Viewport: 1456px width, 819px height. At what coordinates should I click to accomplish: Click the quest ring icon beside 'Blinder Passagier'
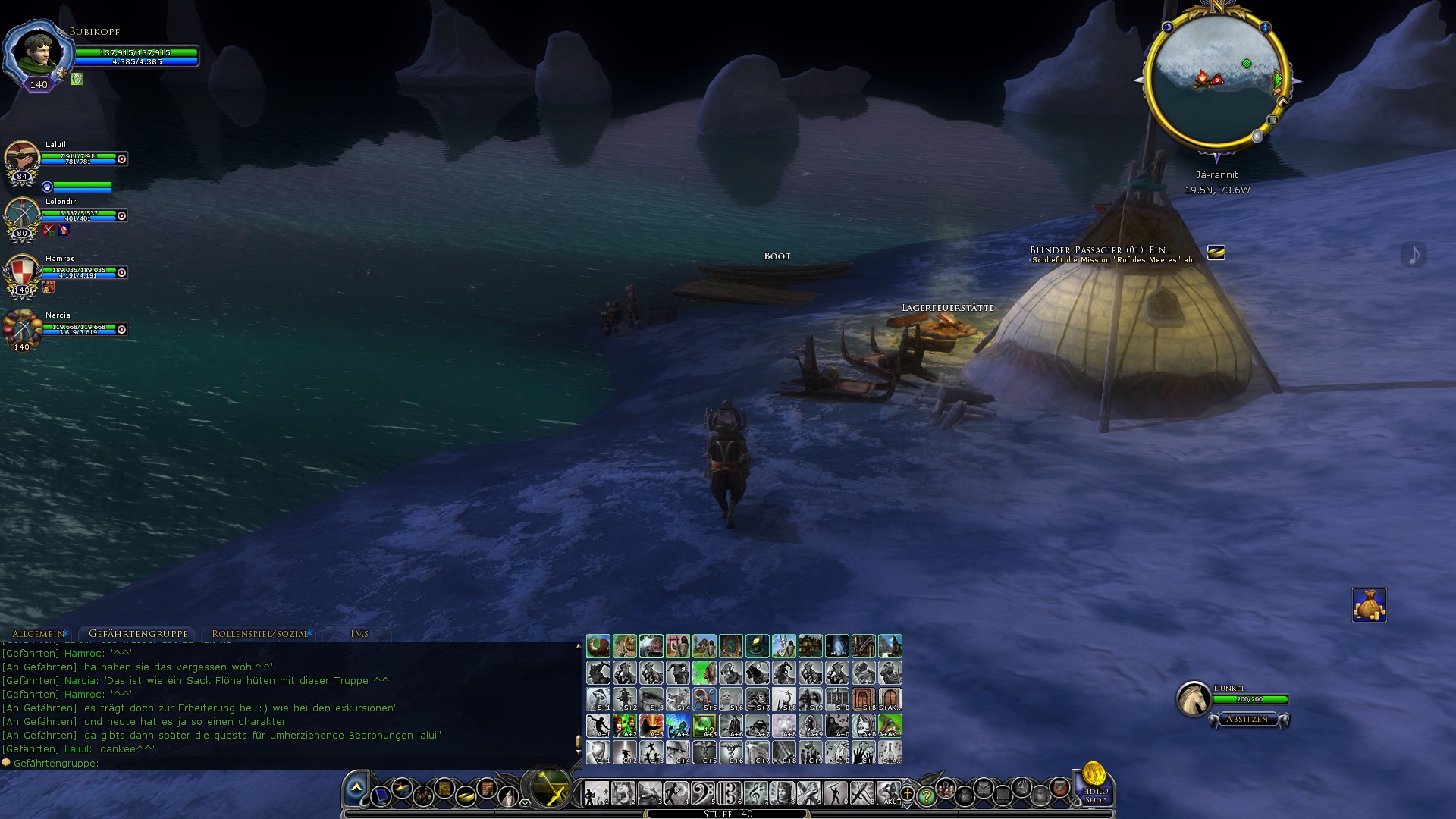(x=1216, y=253)
